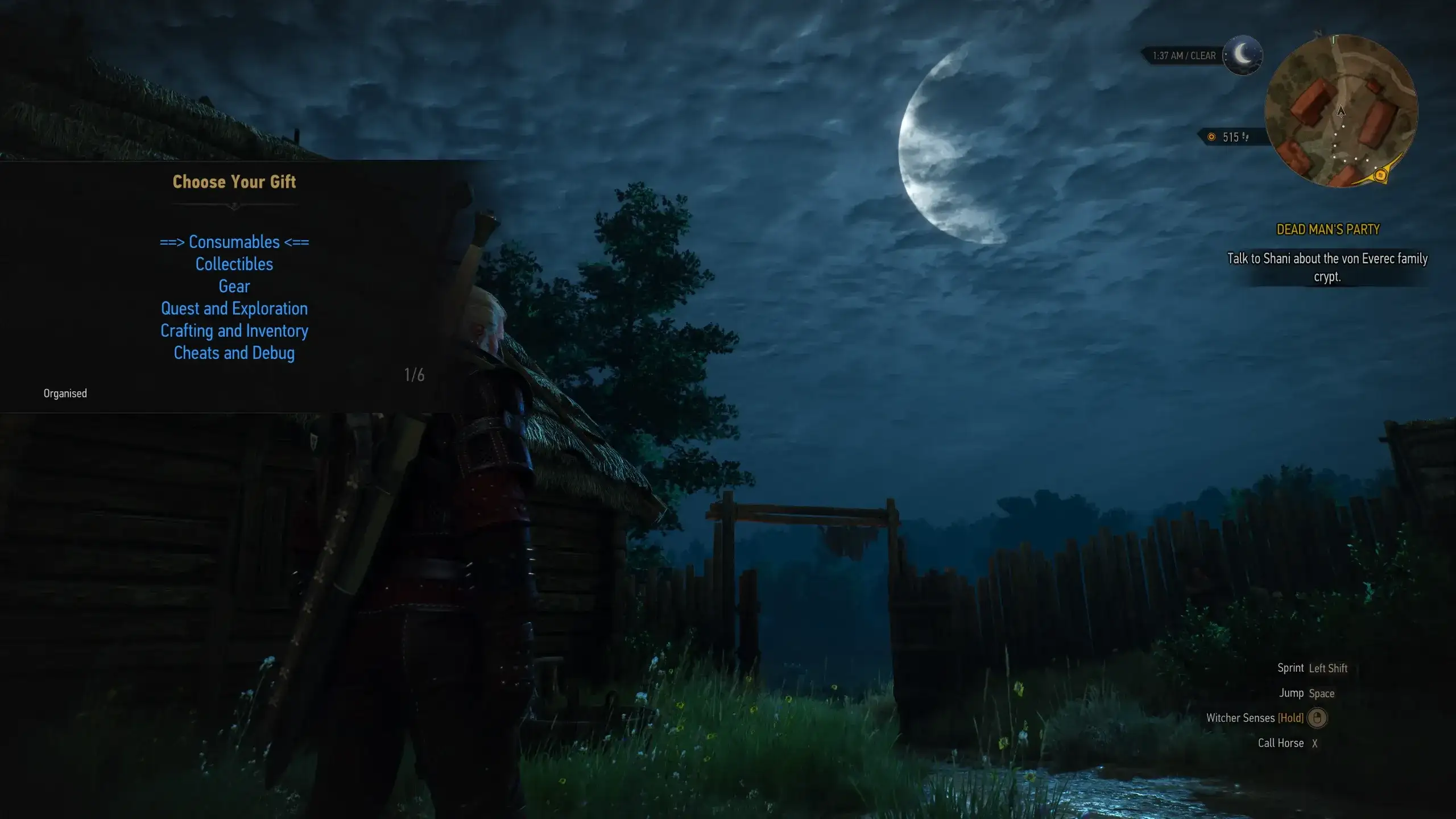Select the Consumables gift option
The image size is (1456, 819).
tap(234, 242)
